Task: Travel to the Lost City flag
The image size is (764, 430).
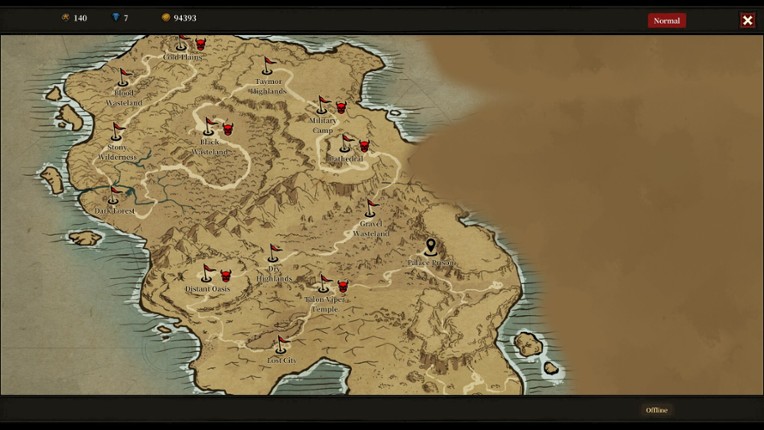Action: point(281,346)
